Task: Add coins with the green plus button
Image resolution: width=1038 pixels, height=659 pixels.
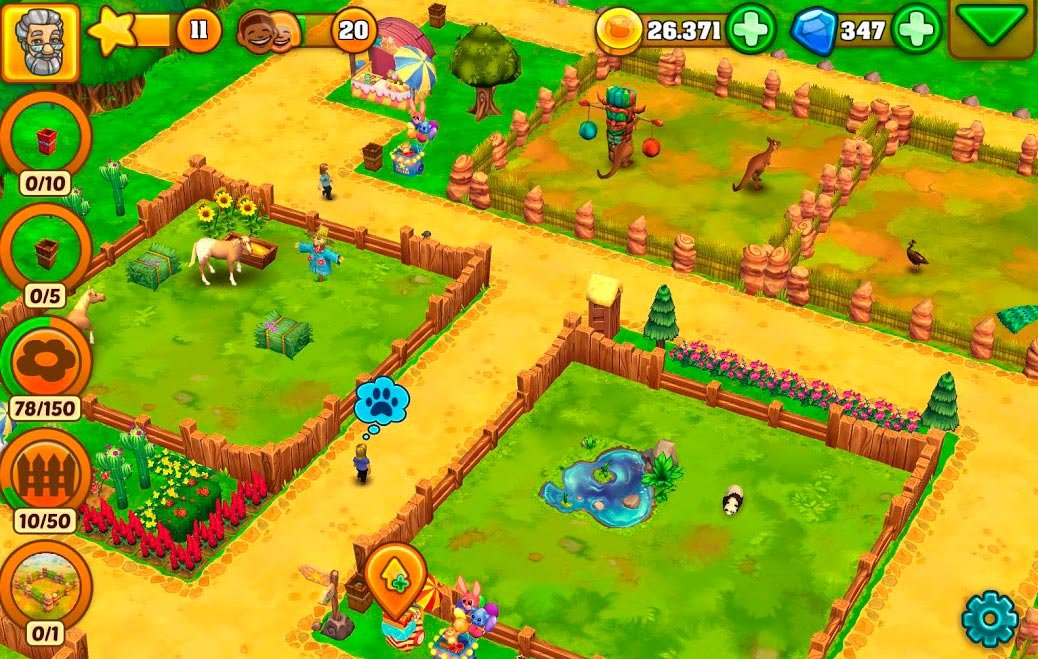Action: (750, 30)
